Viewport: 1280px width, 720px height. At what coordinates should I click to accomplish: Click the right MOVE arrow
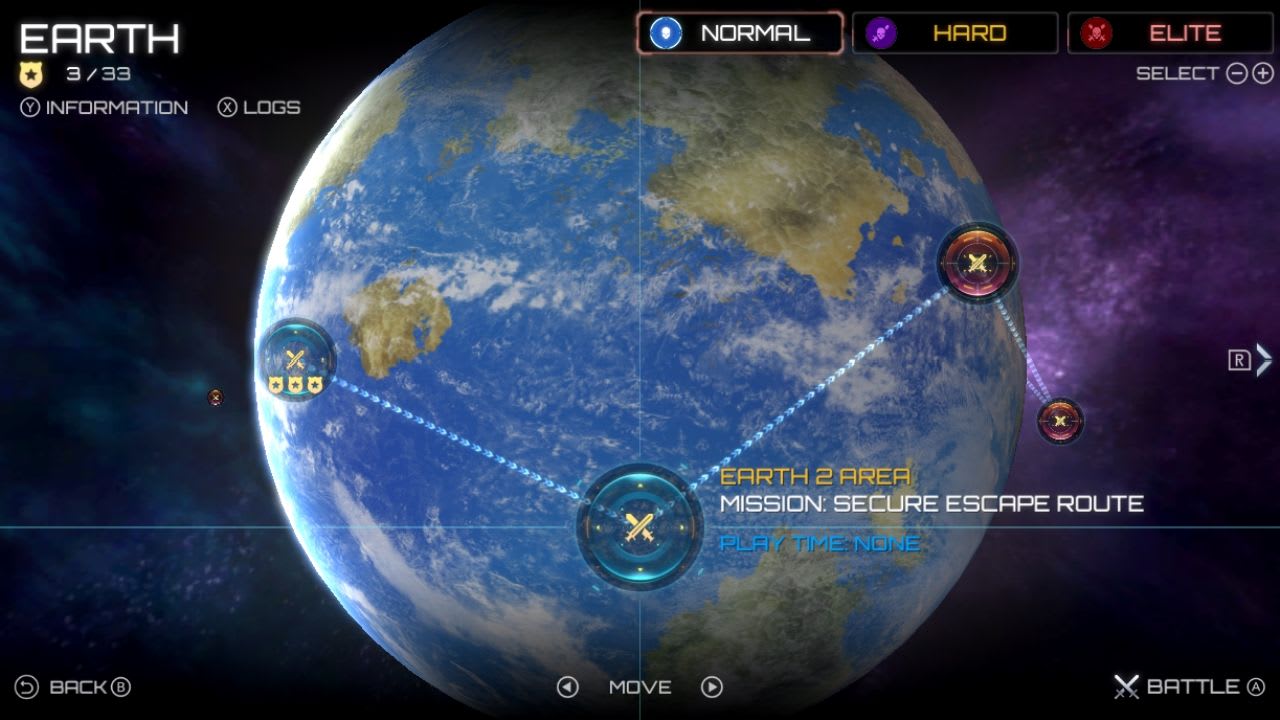[x=712, y=687]
